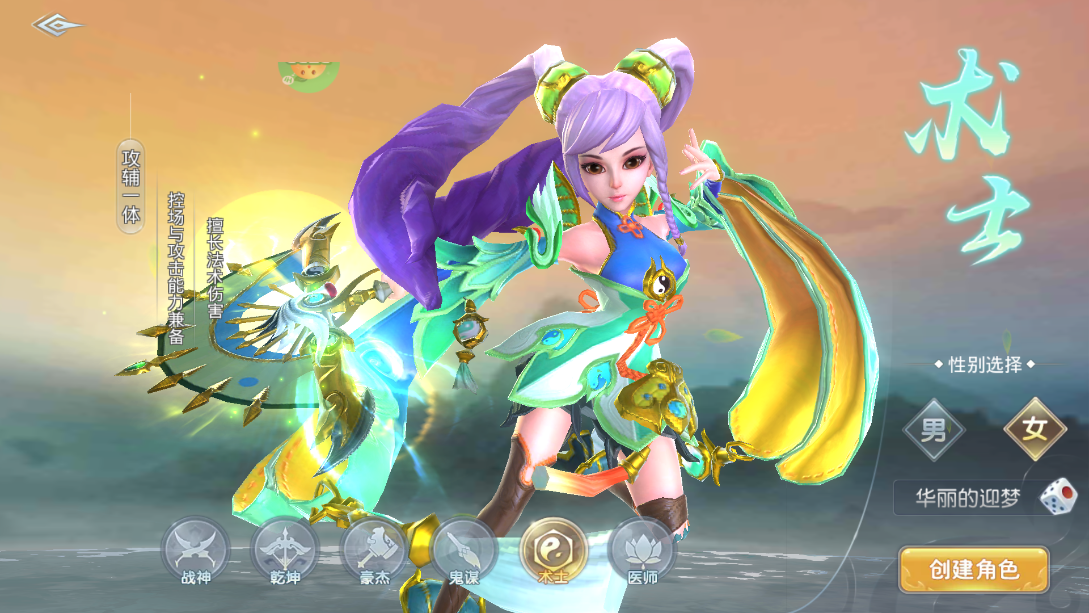Image resolution: width=1089 pixels, height=613 pixels.
Task: Click the 创建角色 create character button
Action: tap(973, 570)
